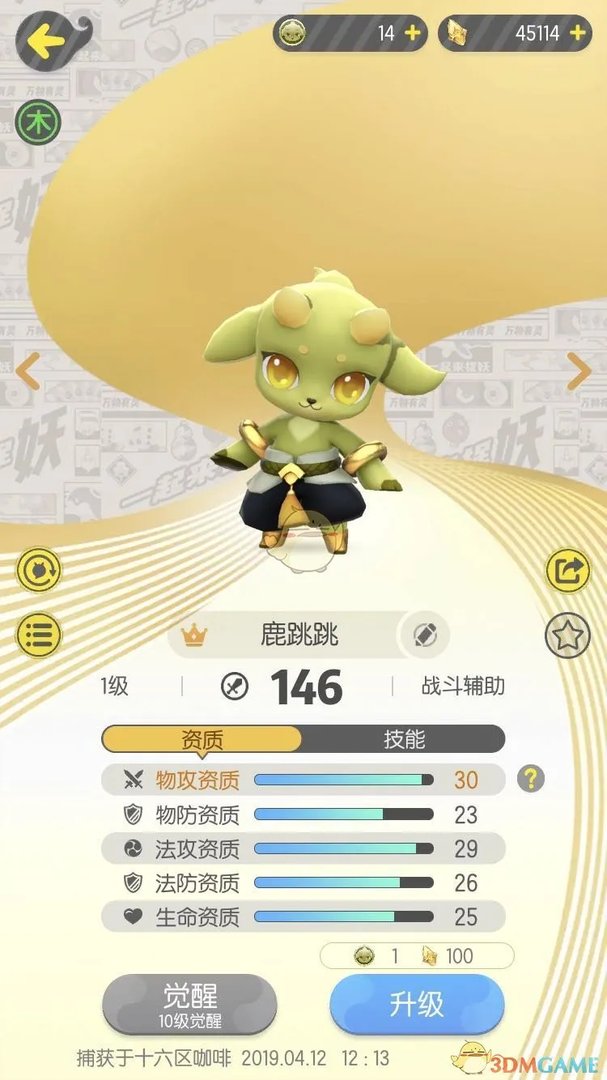Switch to the 资质 tab
This screenshot has height=1080, width=607.
202,739
